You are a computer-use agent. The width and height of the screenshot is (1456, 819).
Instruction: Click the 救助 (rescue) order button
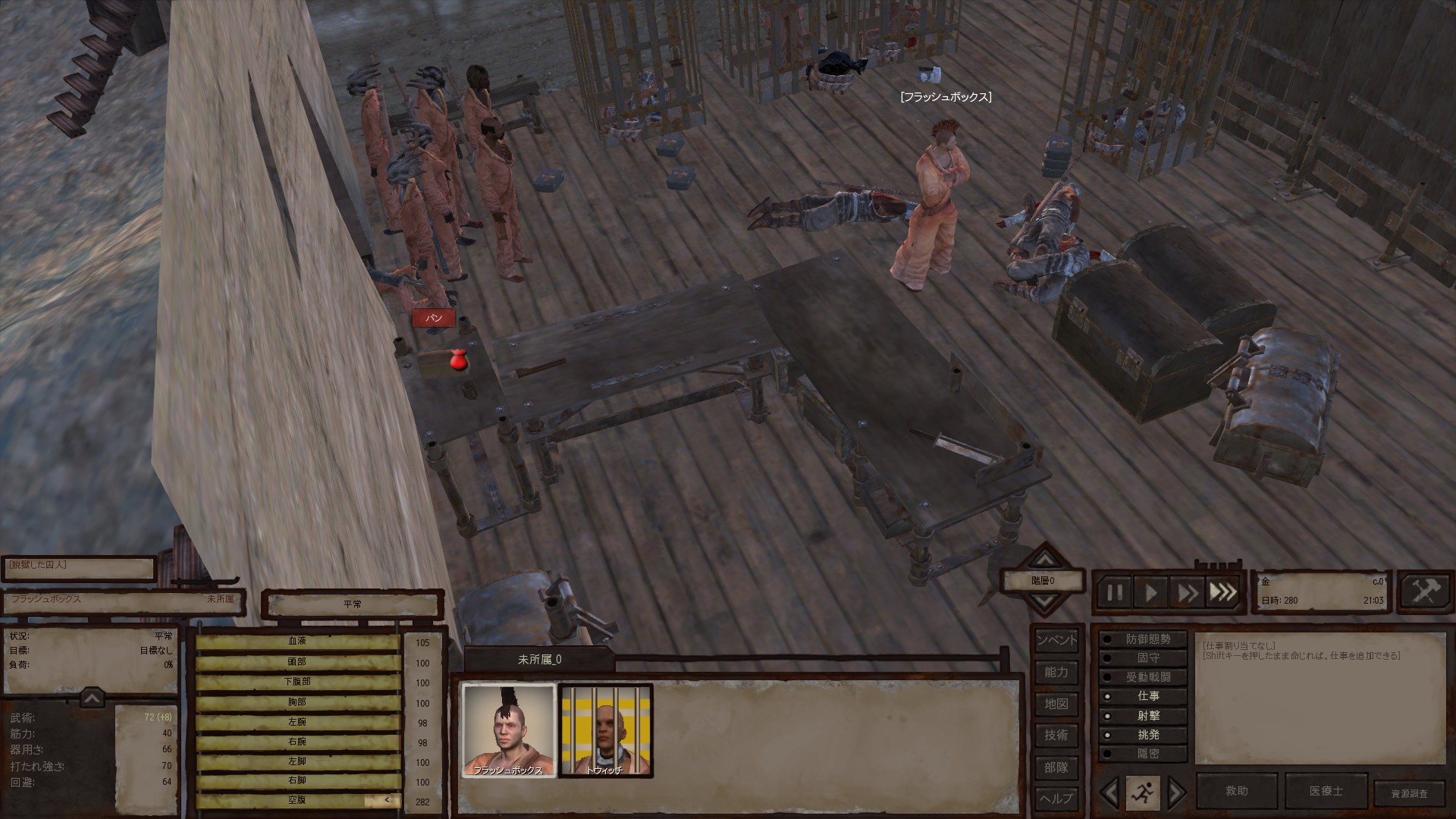[1236, 791]
